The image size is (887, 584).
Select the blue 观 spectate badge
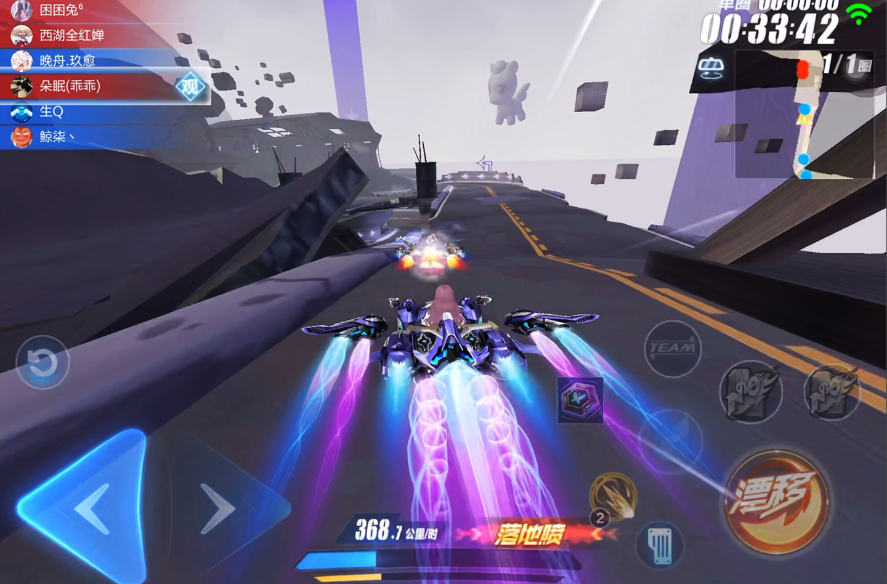point(190,86)
